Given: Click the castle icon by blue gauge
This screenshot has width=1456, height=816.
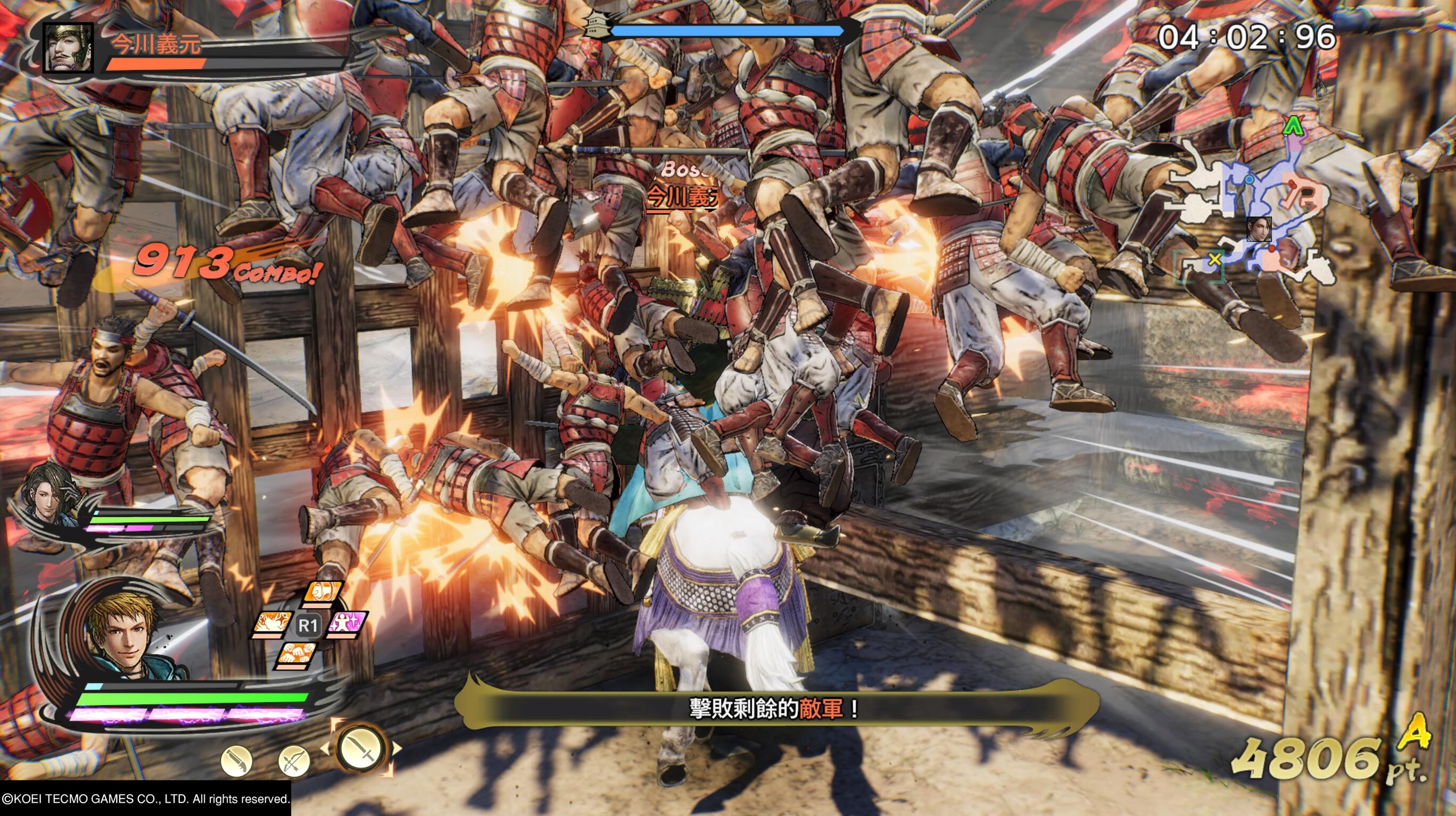Looking at the screenshot, I should (x=597, y=26).
